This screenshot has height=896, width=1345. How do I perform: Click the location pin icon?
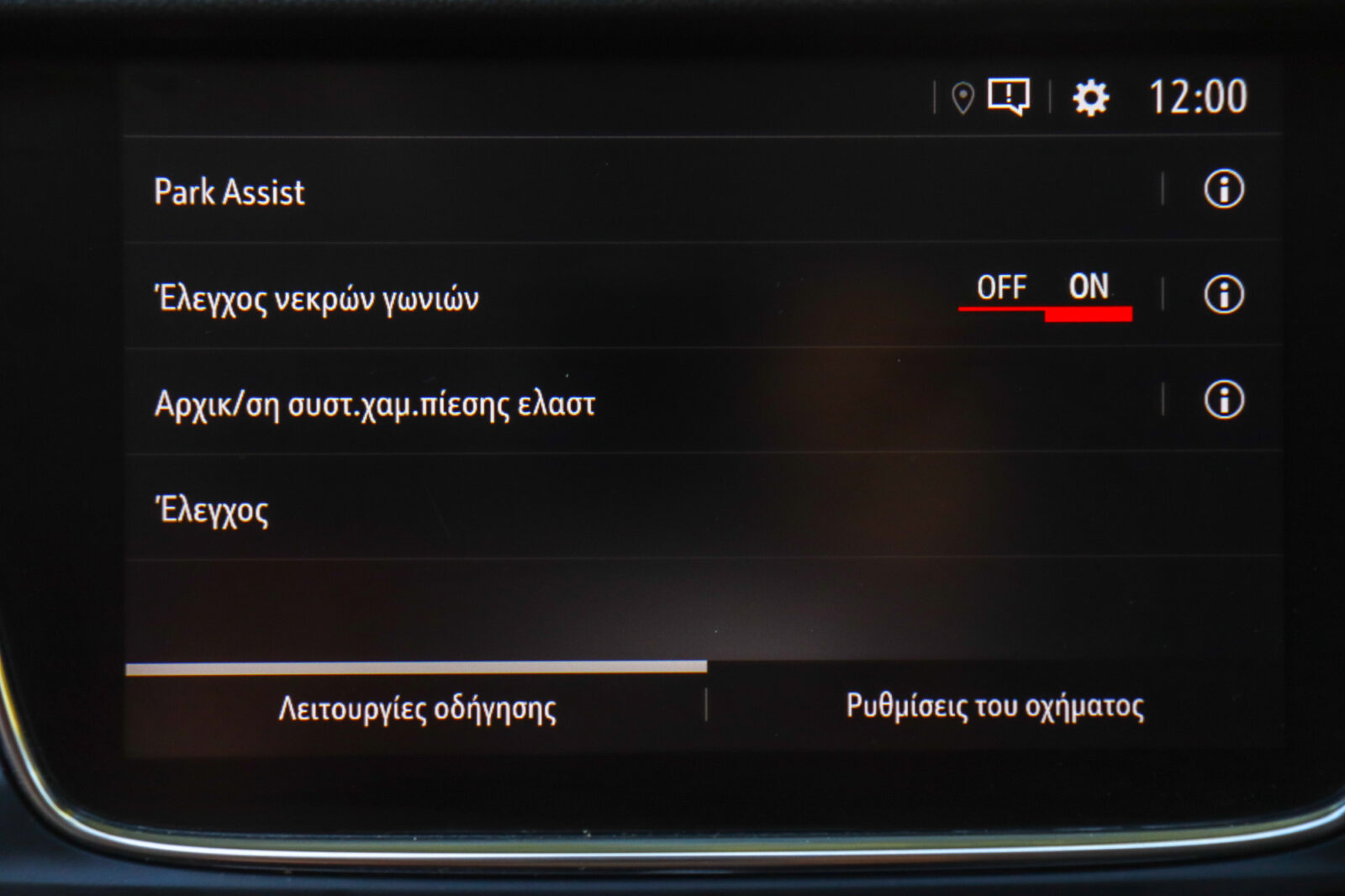(963, 98)
